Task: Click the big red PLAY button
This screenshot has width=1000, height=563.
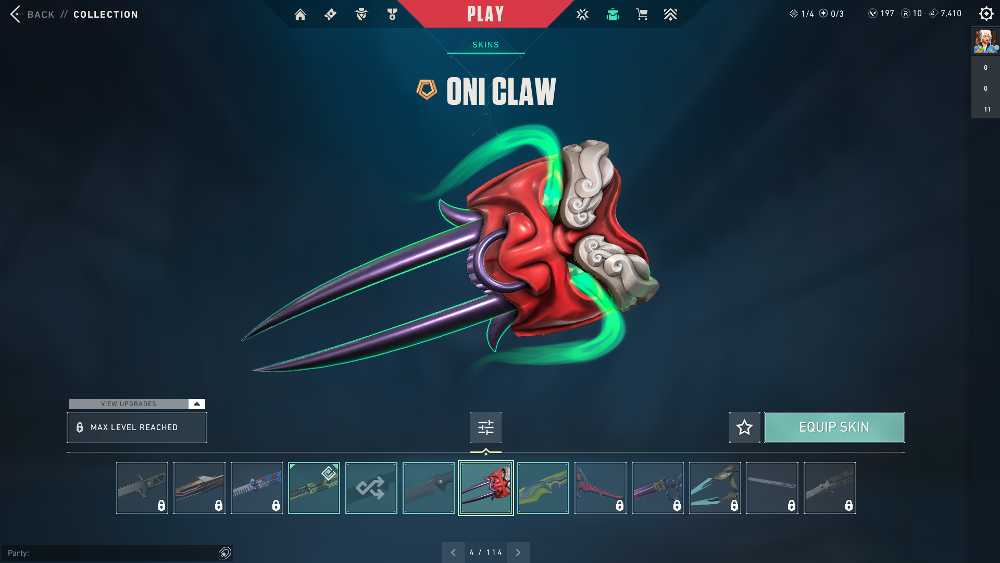Action: [485, 14]
